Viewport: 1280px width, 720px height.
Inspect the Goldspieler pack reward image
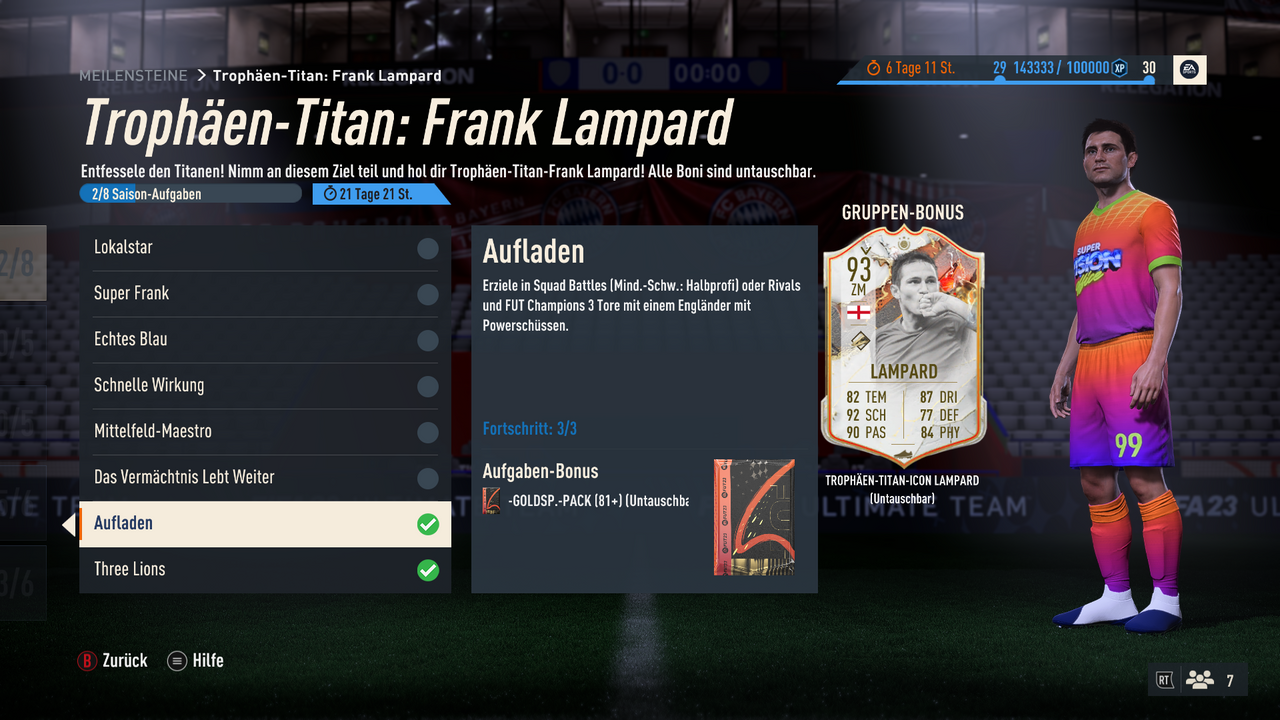754,517
